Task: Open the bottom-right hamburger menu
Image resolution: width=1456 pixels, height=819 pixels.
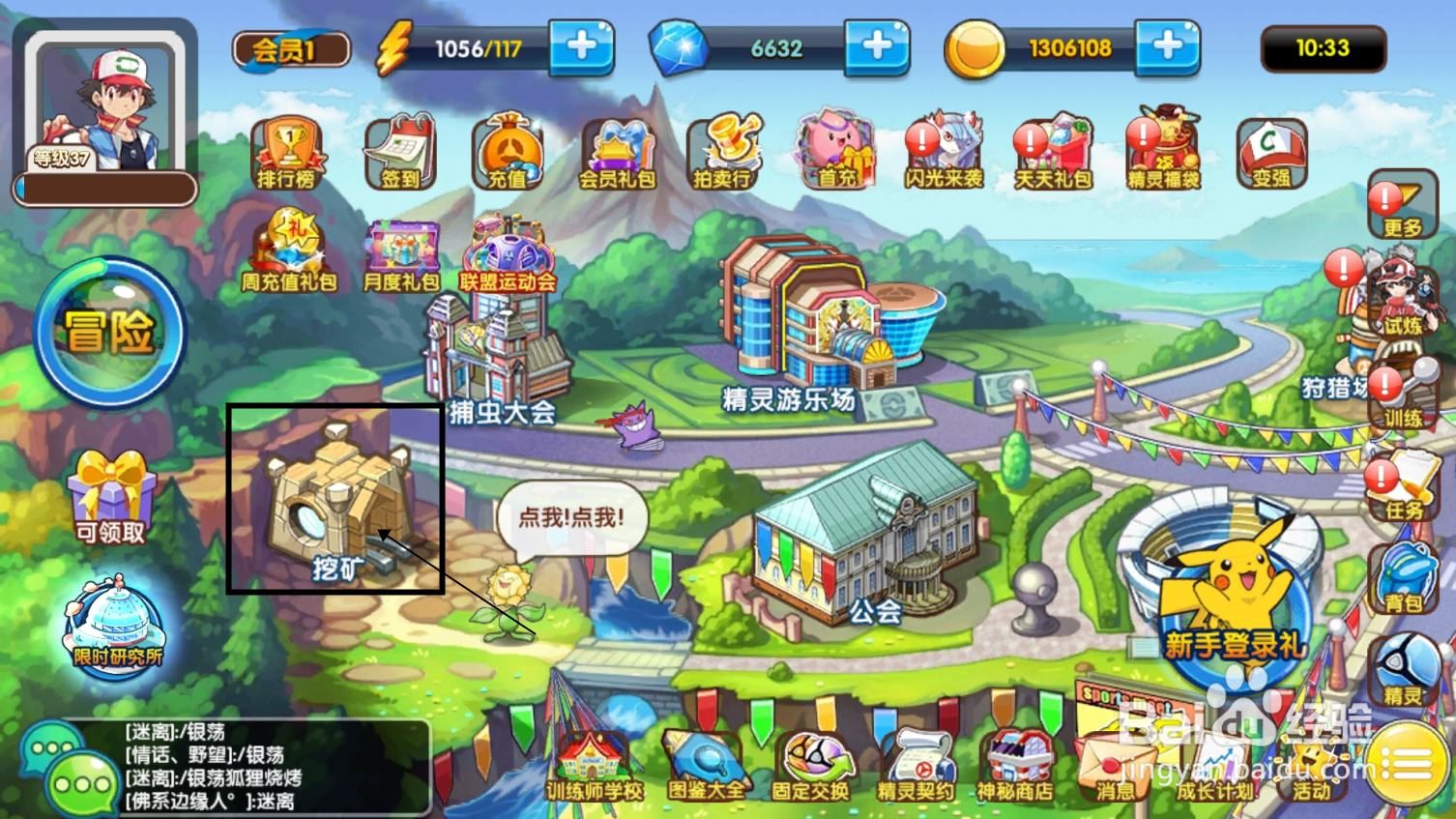Action: pos(1408,764)
